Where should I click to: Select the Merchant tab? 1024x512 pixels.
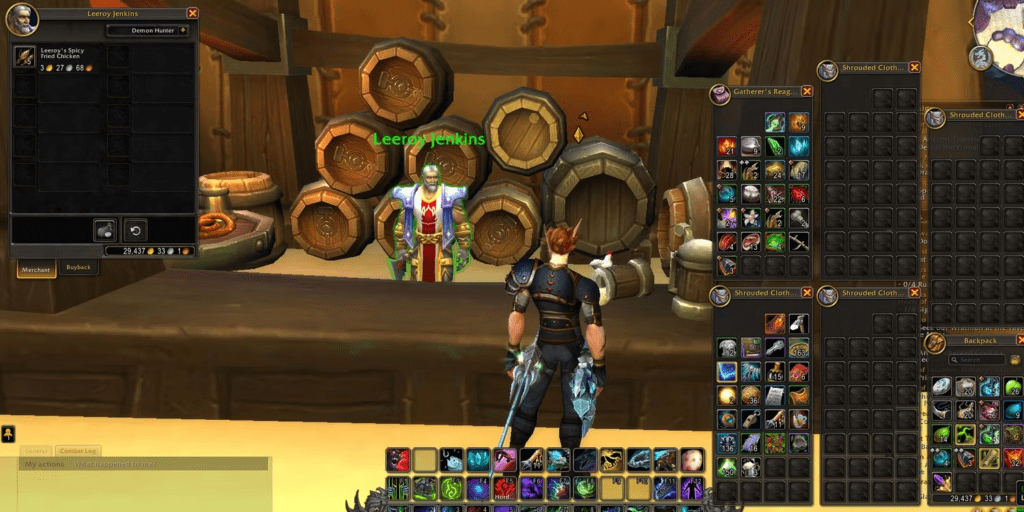36,269
